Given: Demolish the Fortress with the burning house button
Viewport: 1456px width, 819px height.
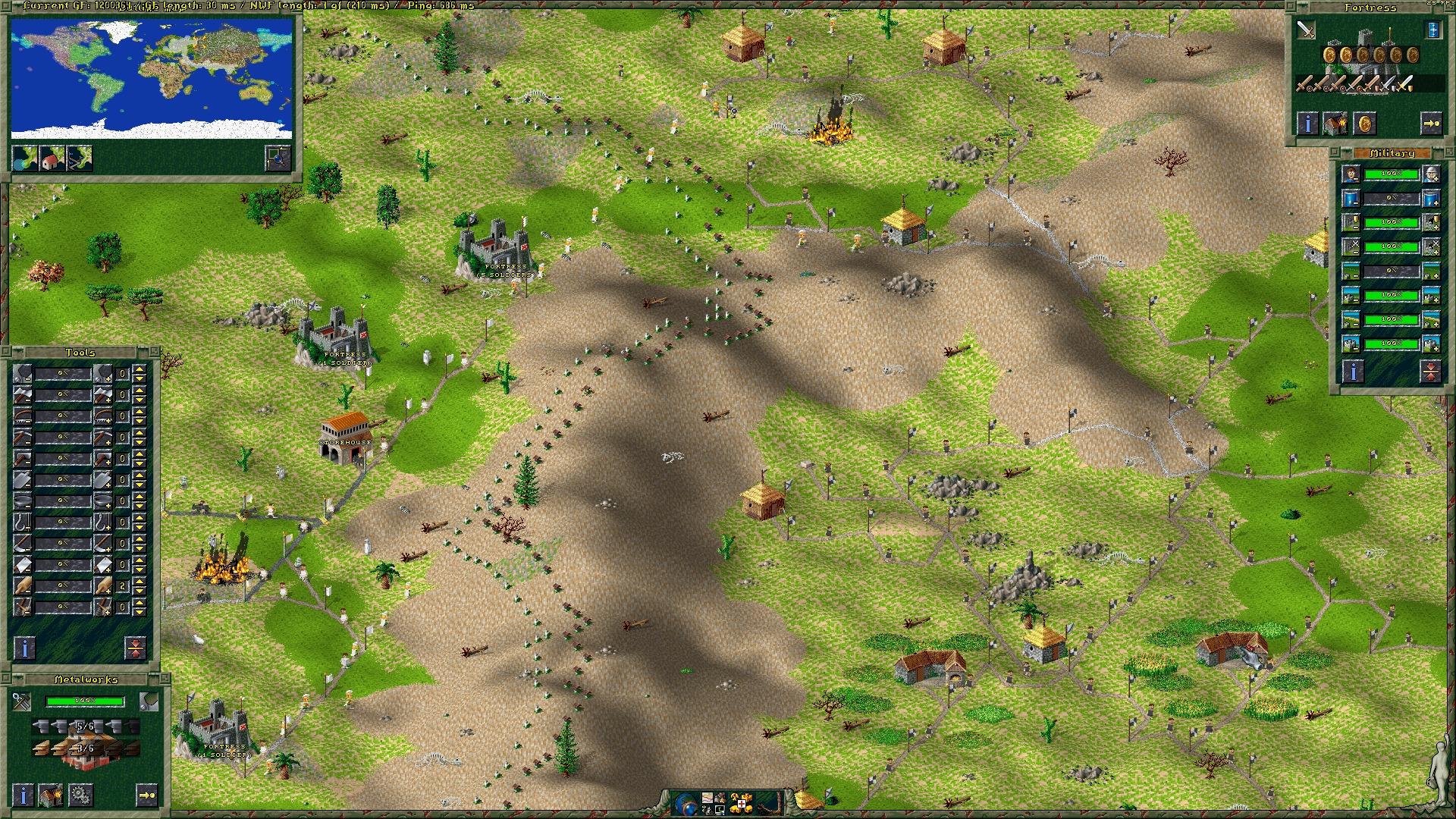Looking at the screenshot, I should point(1335,124).
